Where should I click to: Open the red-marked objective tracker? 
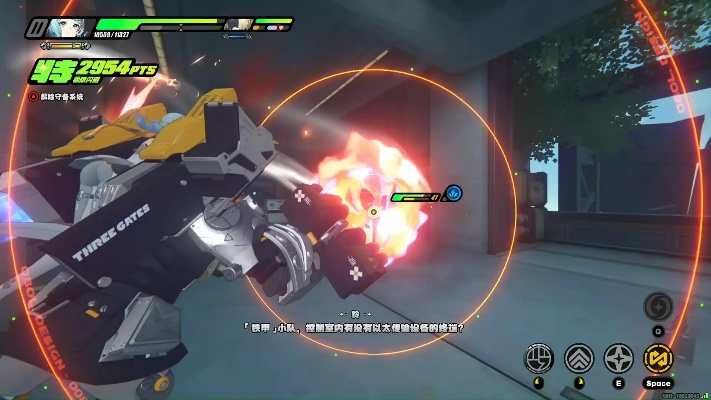click(x=34, y=96)
